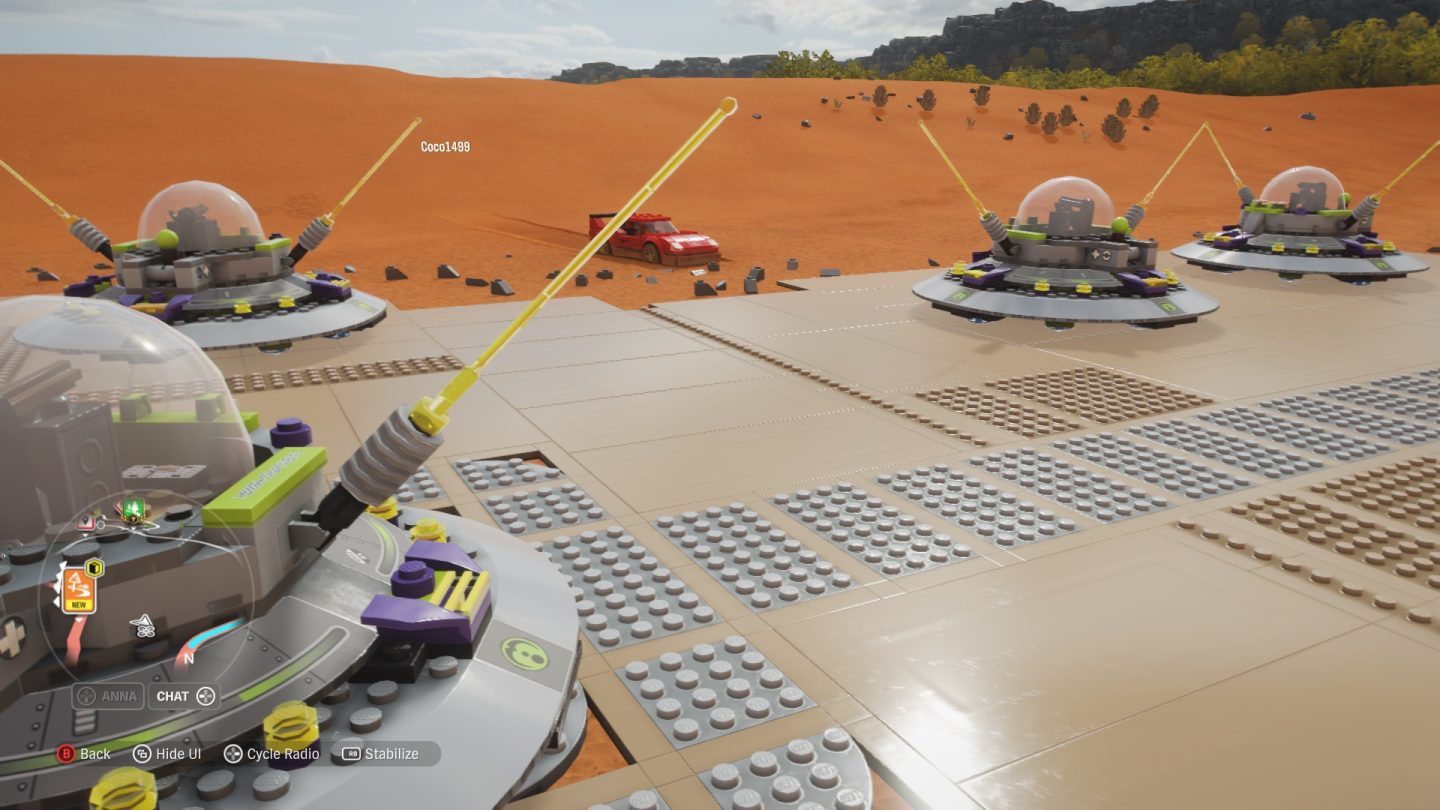1440x810 pixels.
Task: Click the yellow accolade cube icon above the event marker
Action: tap(94, 567)
